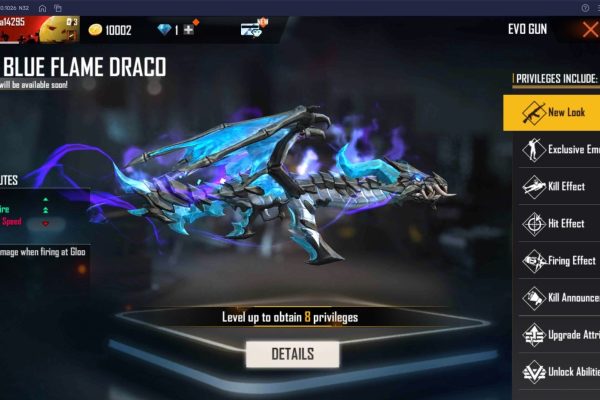
Task: Open the voucher ticket icon
Action: pos(253,29)
